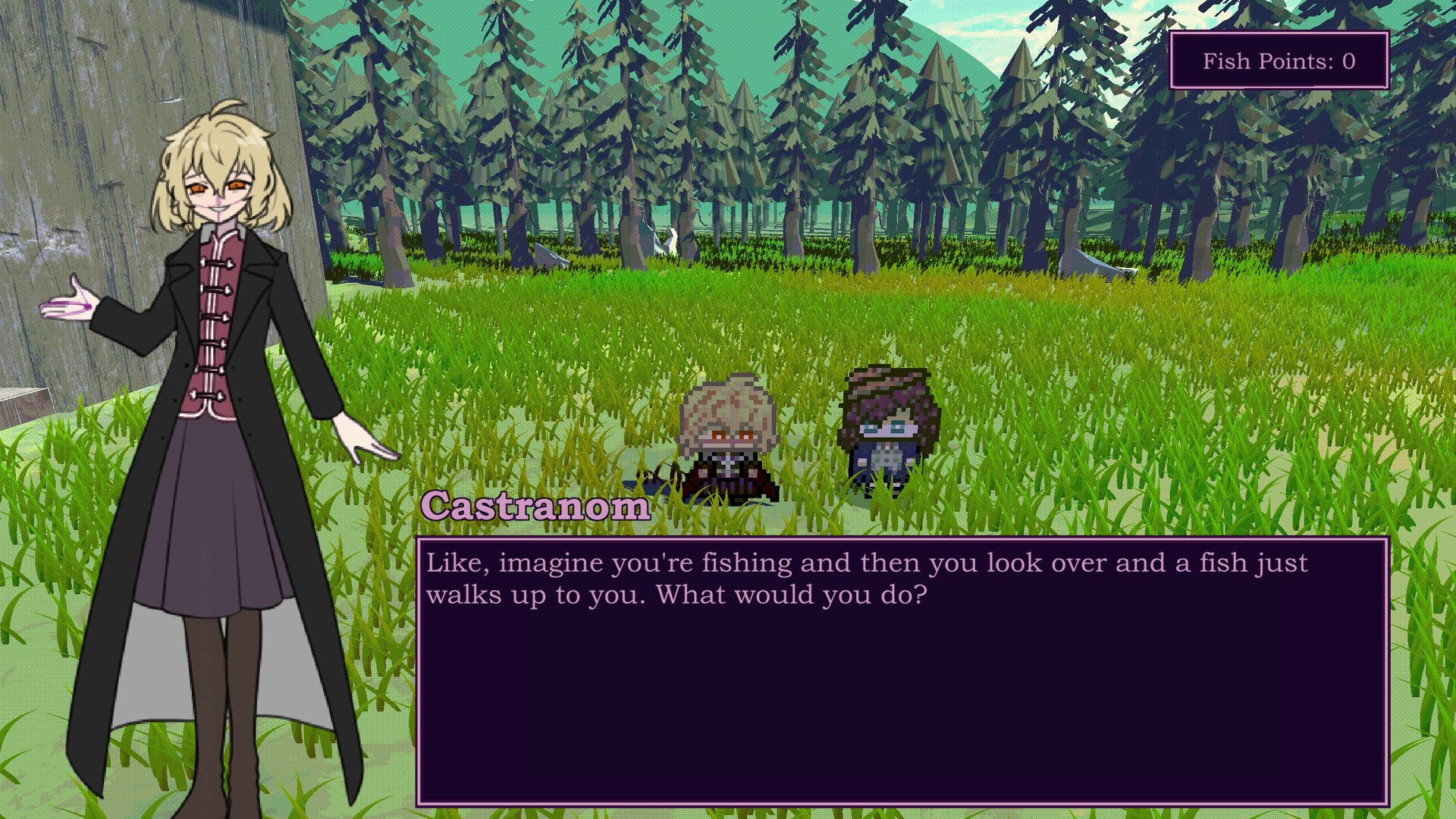1456x819 pixels.
Task: Click the pink border of the dialogue panel
Action: [x=902, y=538]
